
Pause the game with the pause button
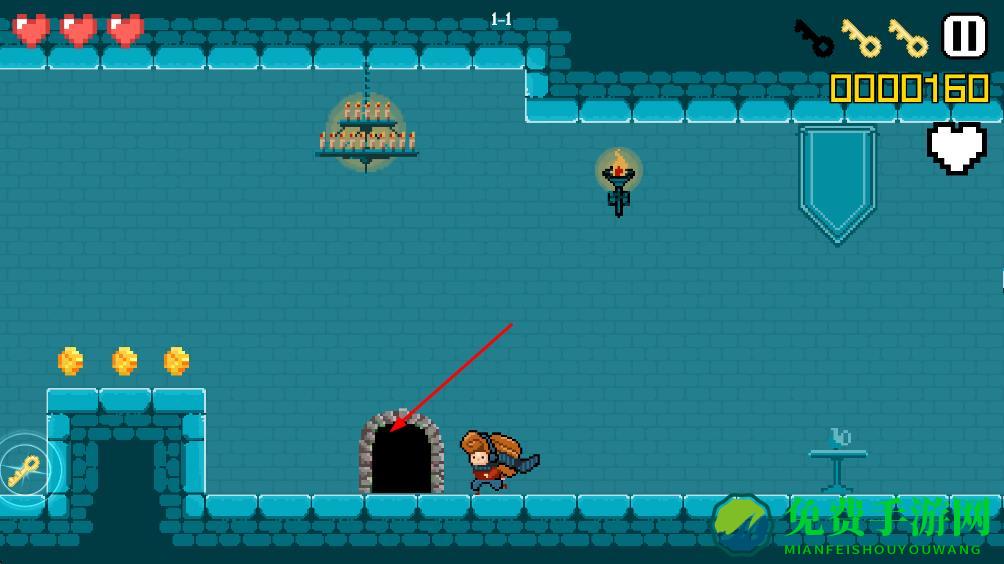pos(964,36)
